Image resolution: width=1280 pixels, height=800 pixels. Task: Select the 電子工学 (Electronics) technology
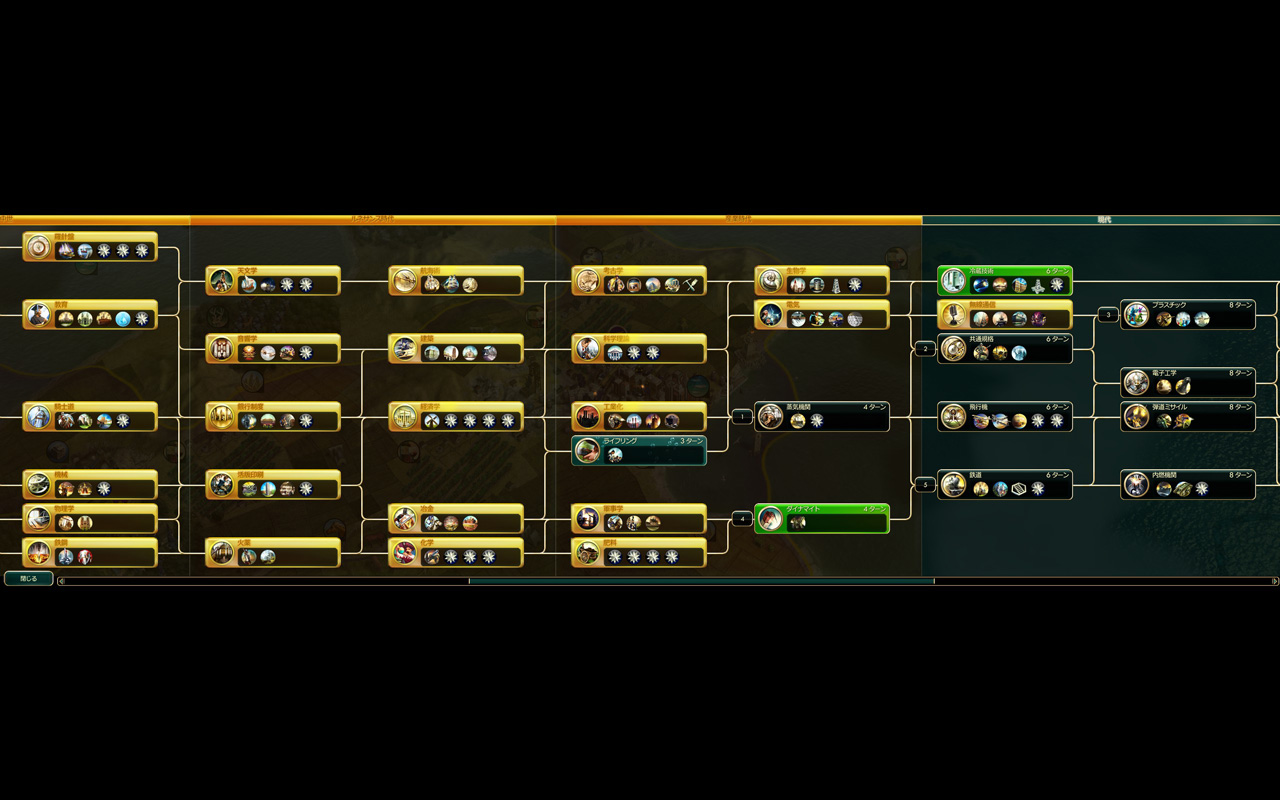click(x=1188, y=383)
